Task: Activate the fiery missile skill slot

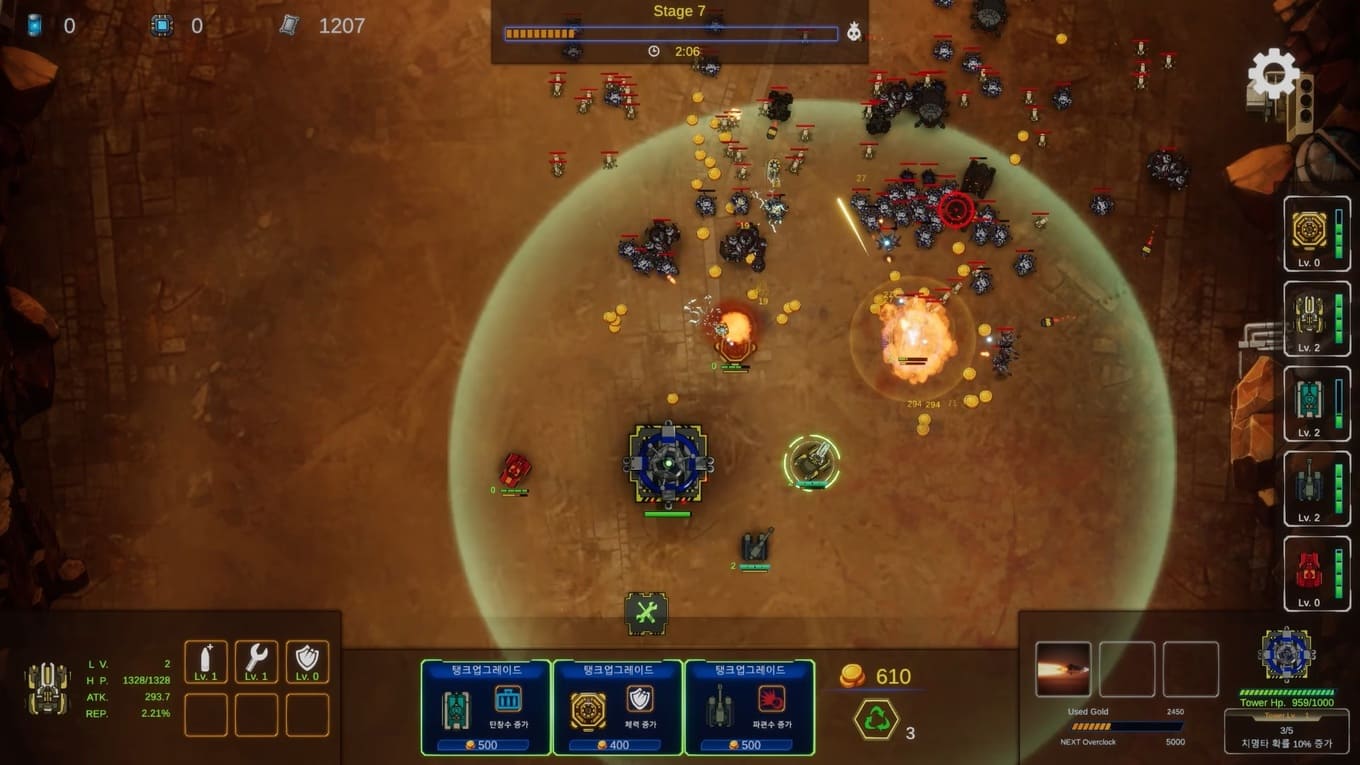Action: (x=1063, y=669)
